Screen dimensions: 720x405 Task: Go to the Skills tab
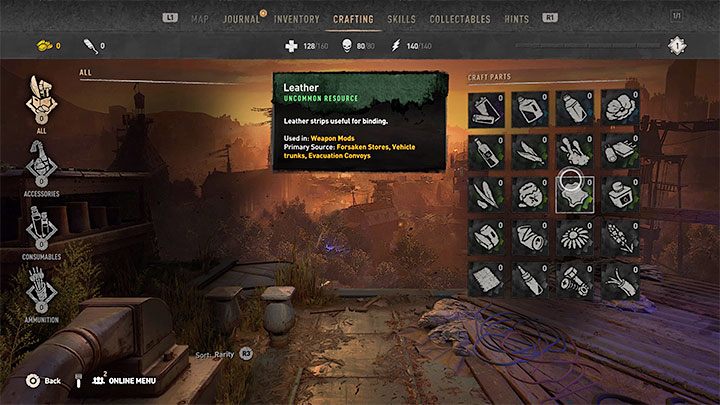(x=401, y=18)
